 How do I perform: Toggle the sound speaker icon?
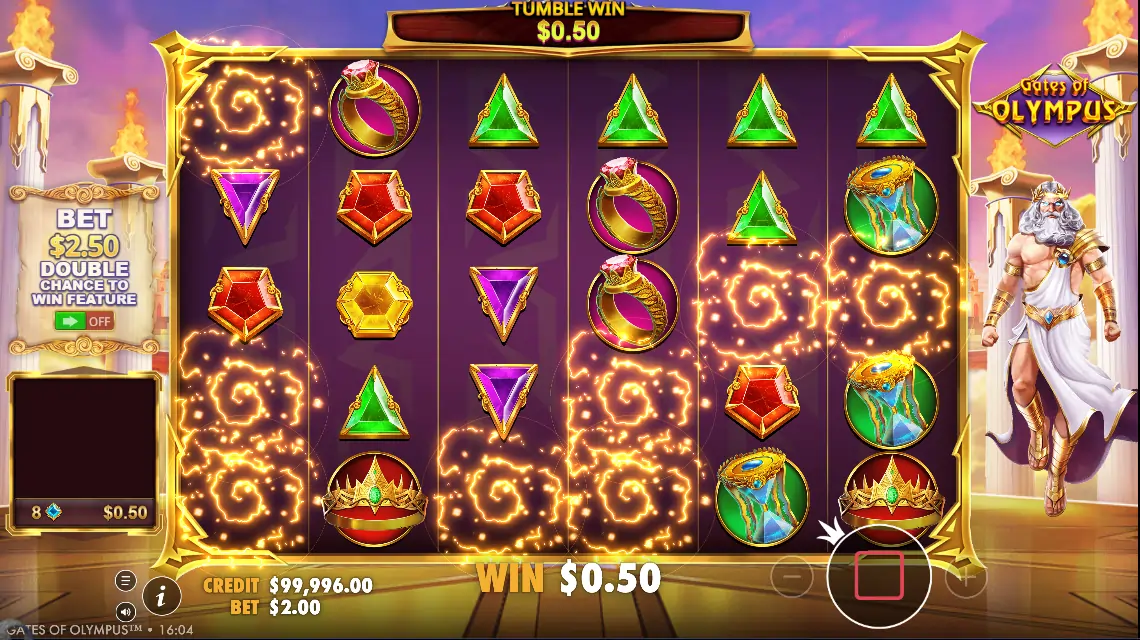tap(125, 610)
